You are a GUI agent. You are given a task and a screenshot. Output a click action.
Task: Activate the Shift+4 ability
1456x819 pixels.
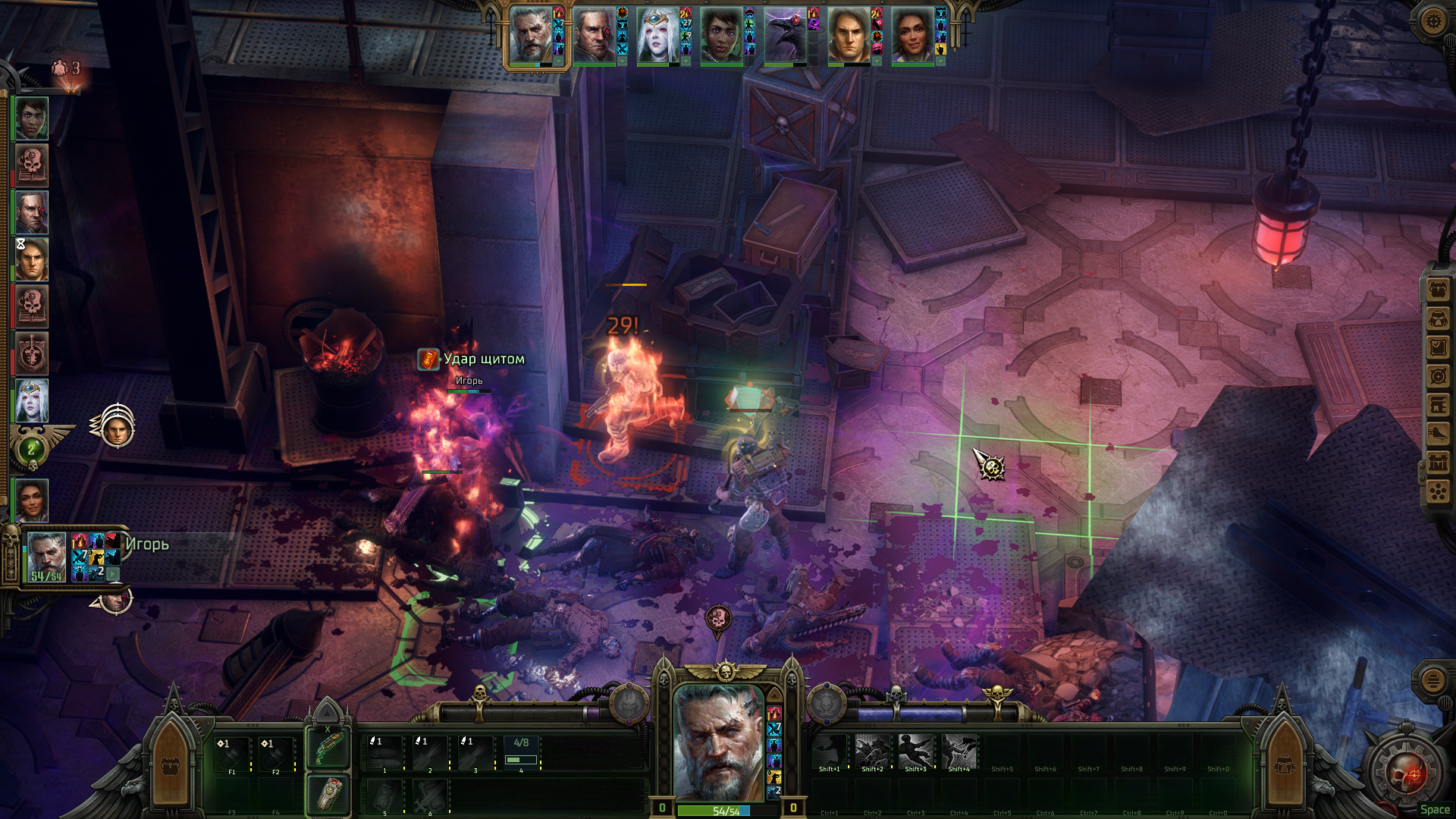[x=959, y=752]
